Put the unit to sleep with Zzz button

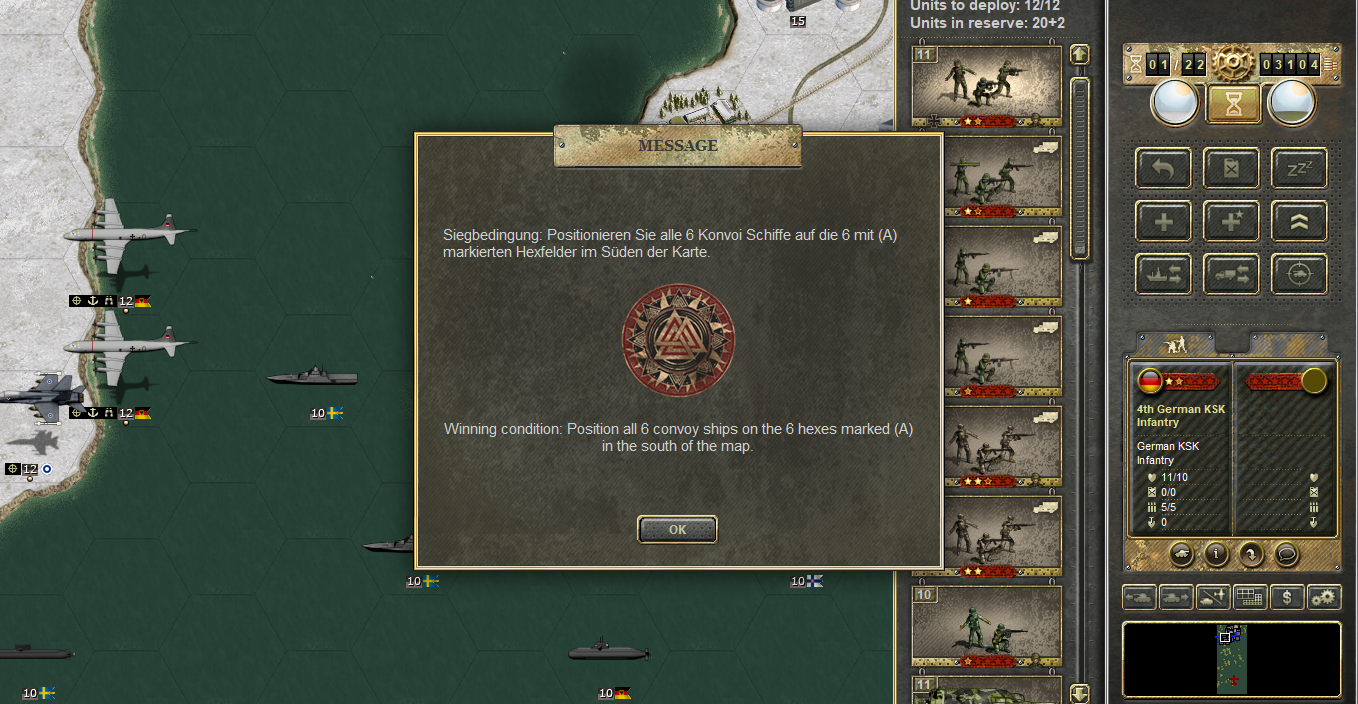(x=1299, y=168)
